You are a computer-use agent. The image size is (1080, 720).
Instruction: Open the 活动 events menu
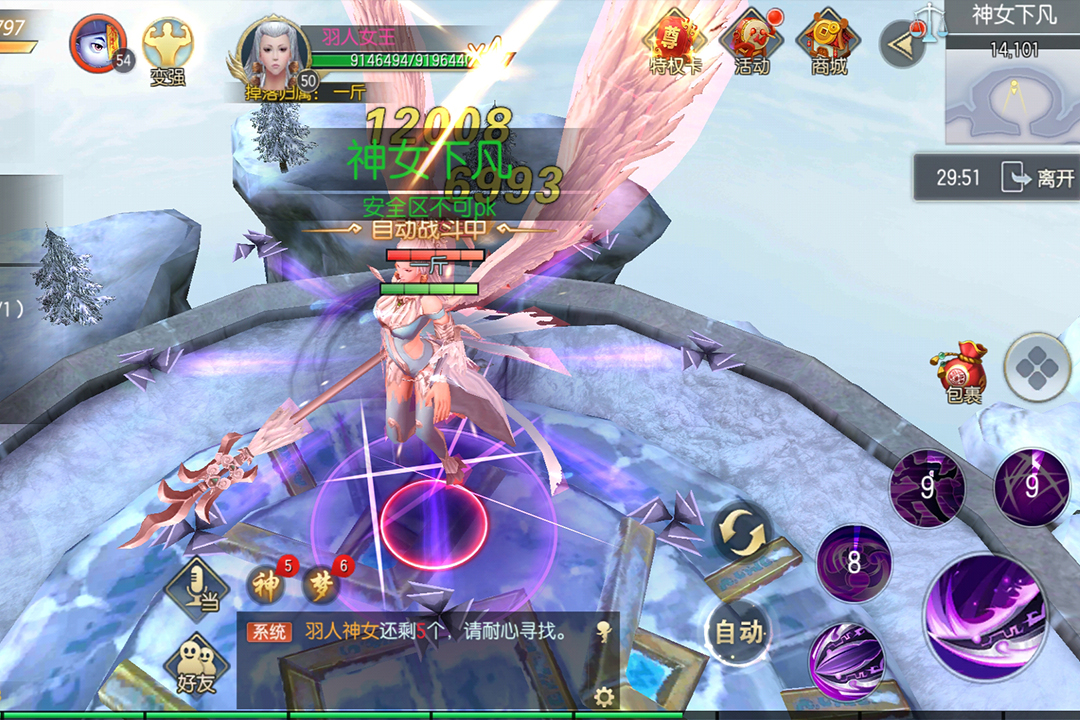[x=751, y=43]
